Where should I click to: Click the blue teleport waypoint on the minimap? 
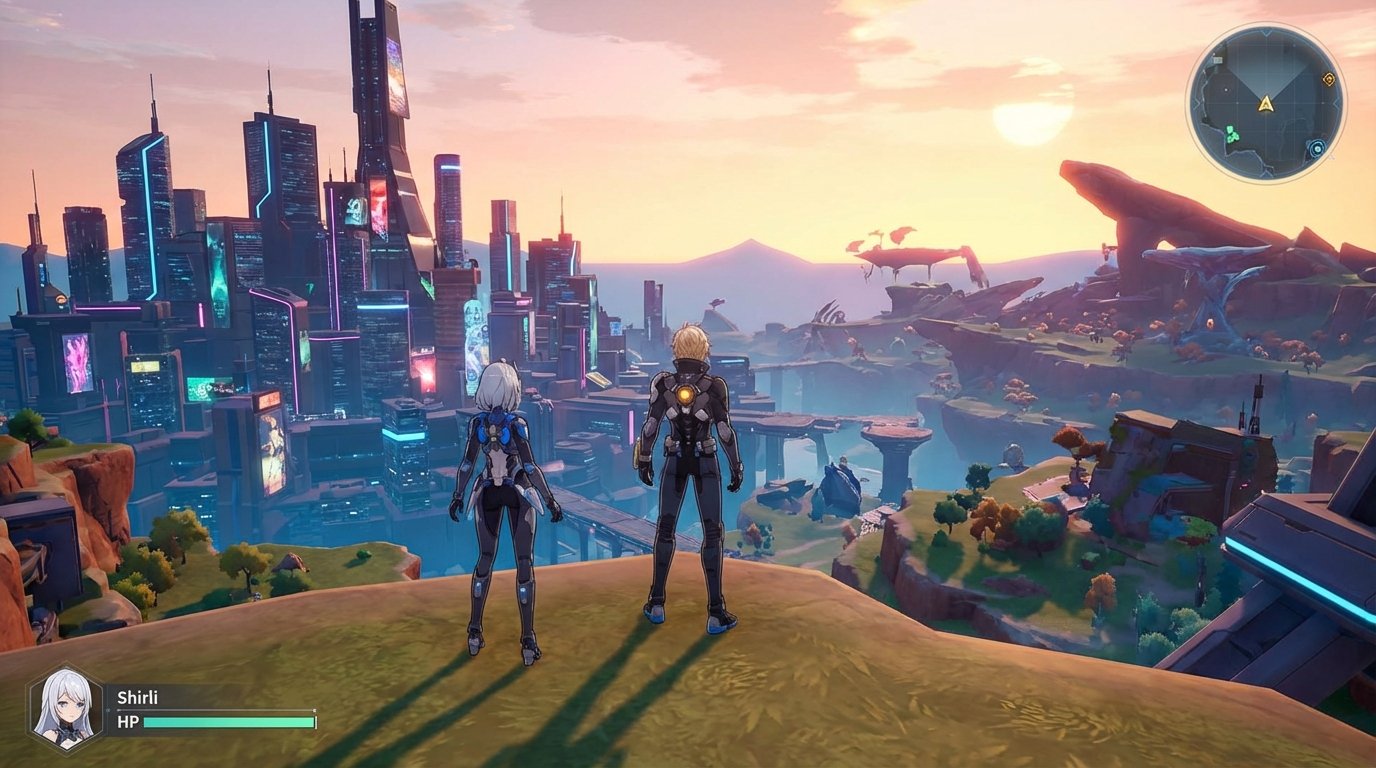pos(1317,148)
